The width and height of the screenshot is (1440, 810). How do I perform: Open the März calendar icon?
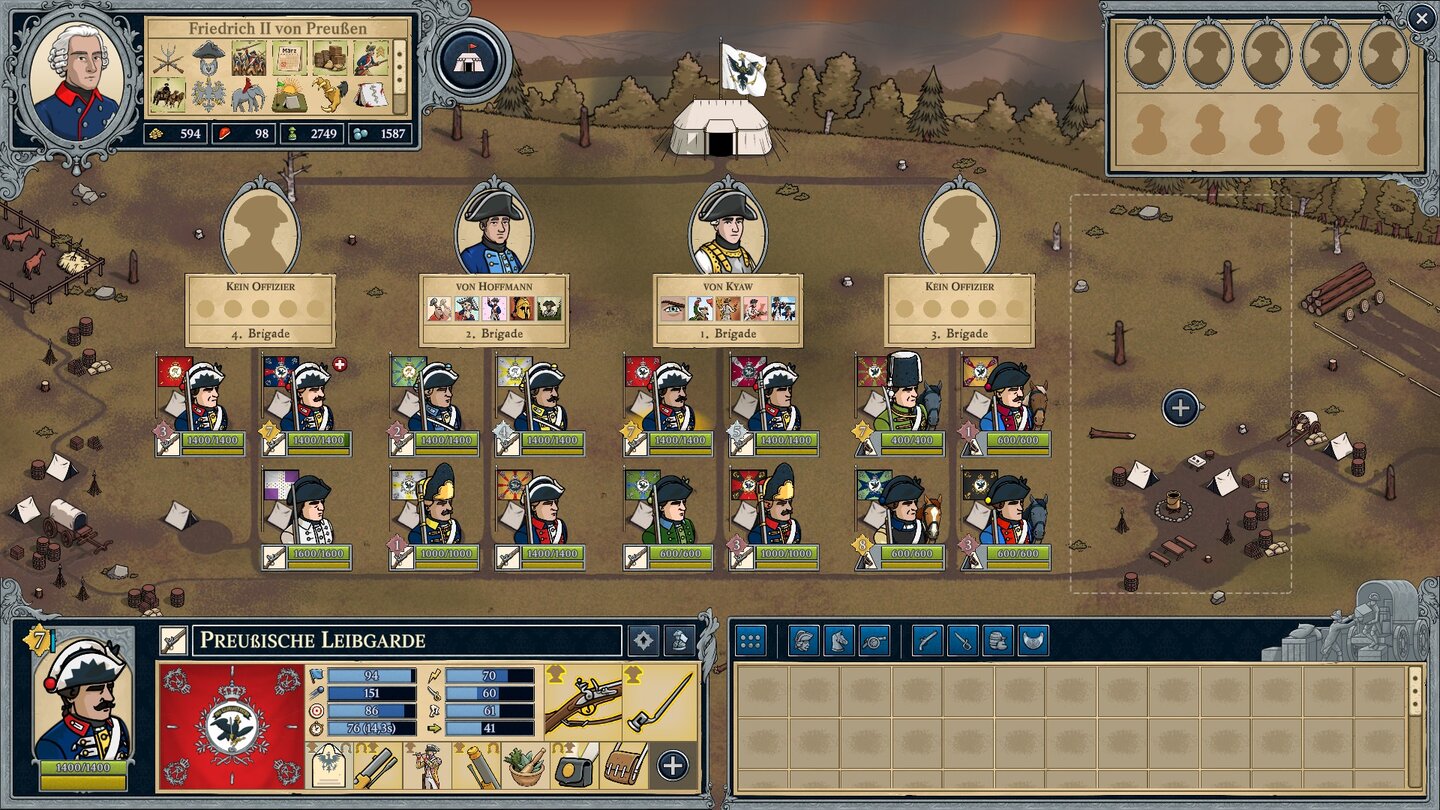tap(288, 57)
